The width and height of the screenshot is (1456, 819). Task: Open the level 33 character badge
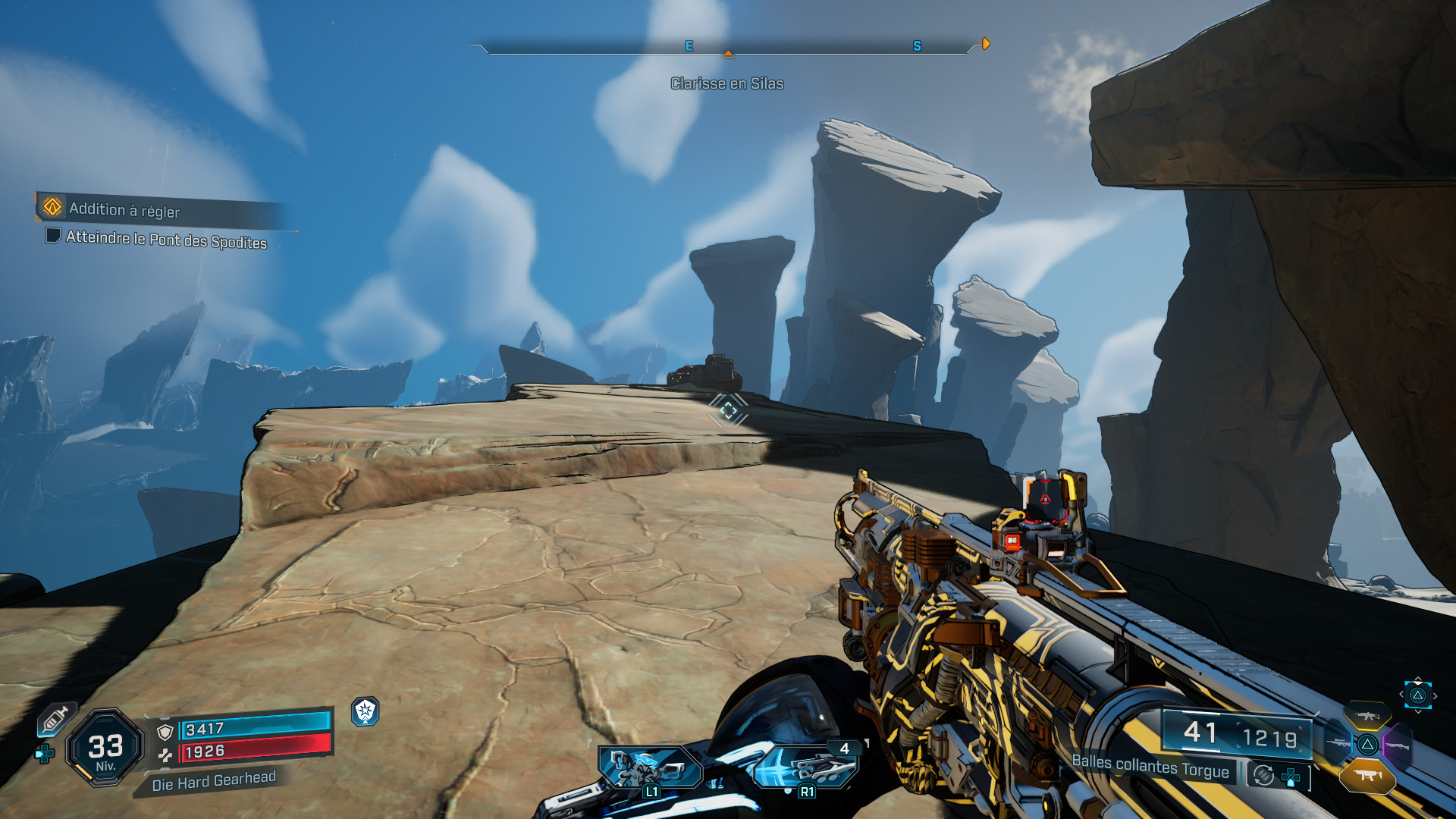[105, 748]
